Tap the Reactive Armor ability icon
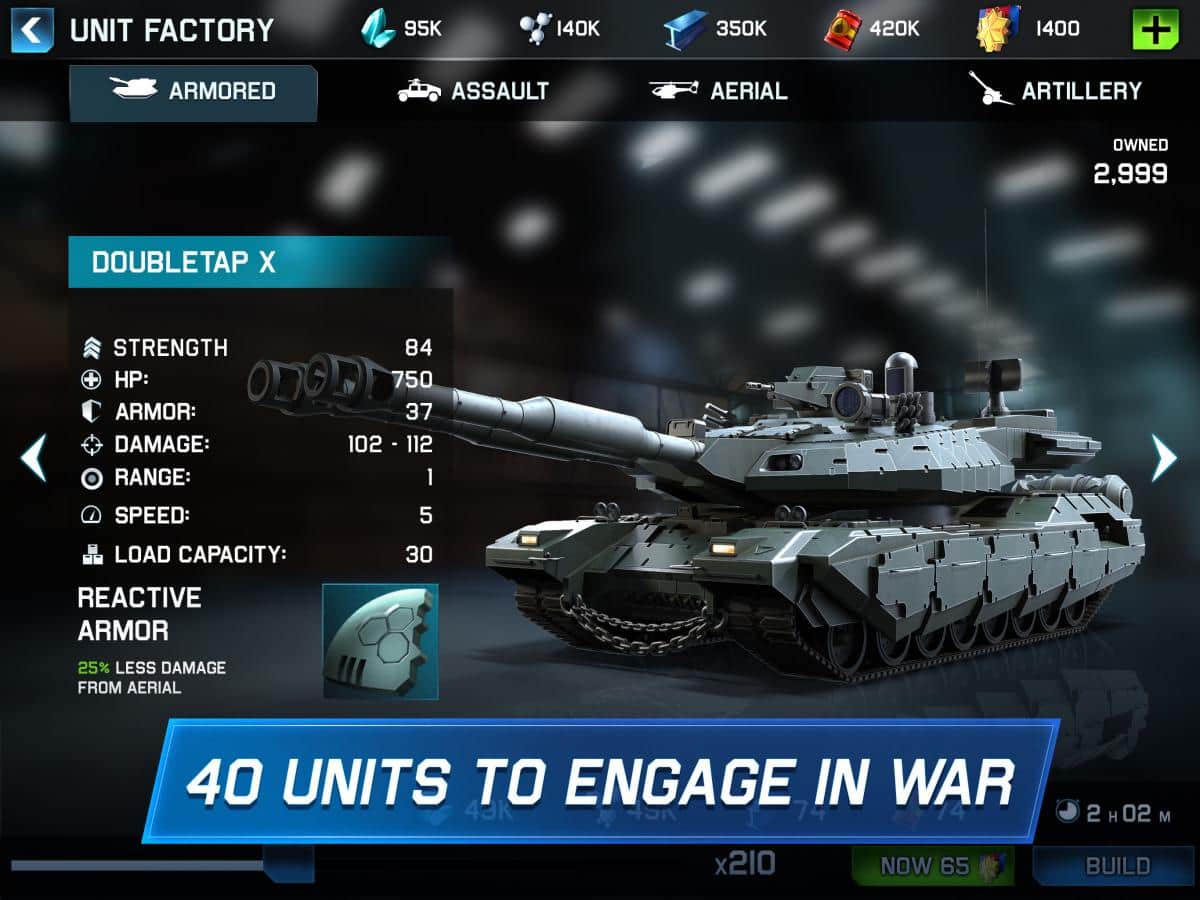This screenshot has height=900, width=1200. tap(380, 641)
